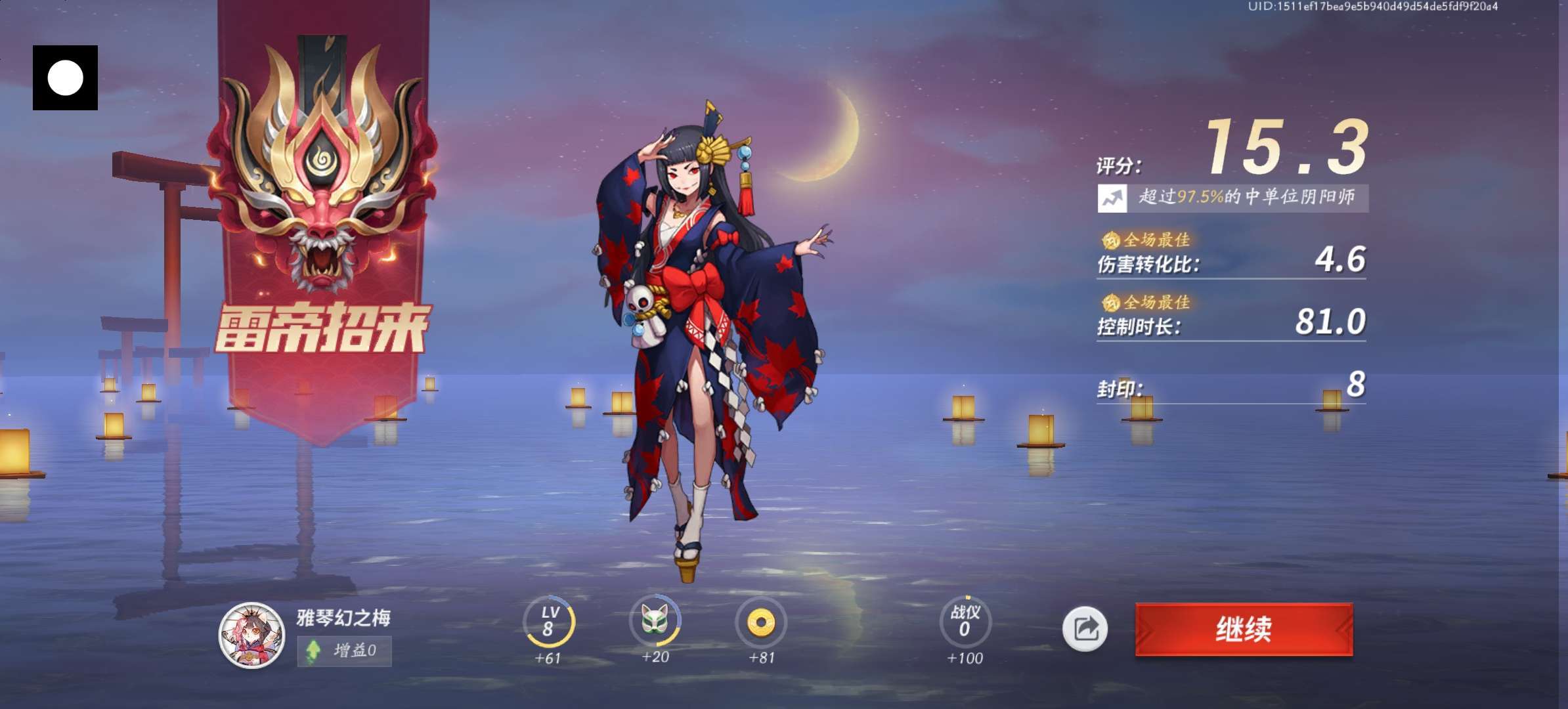Screen dimensions: 1568x709
Task: Click the LV 8 level icon
Action: (549, 621)
